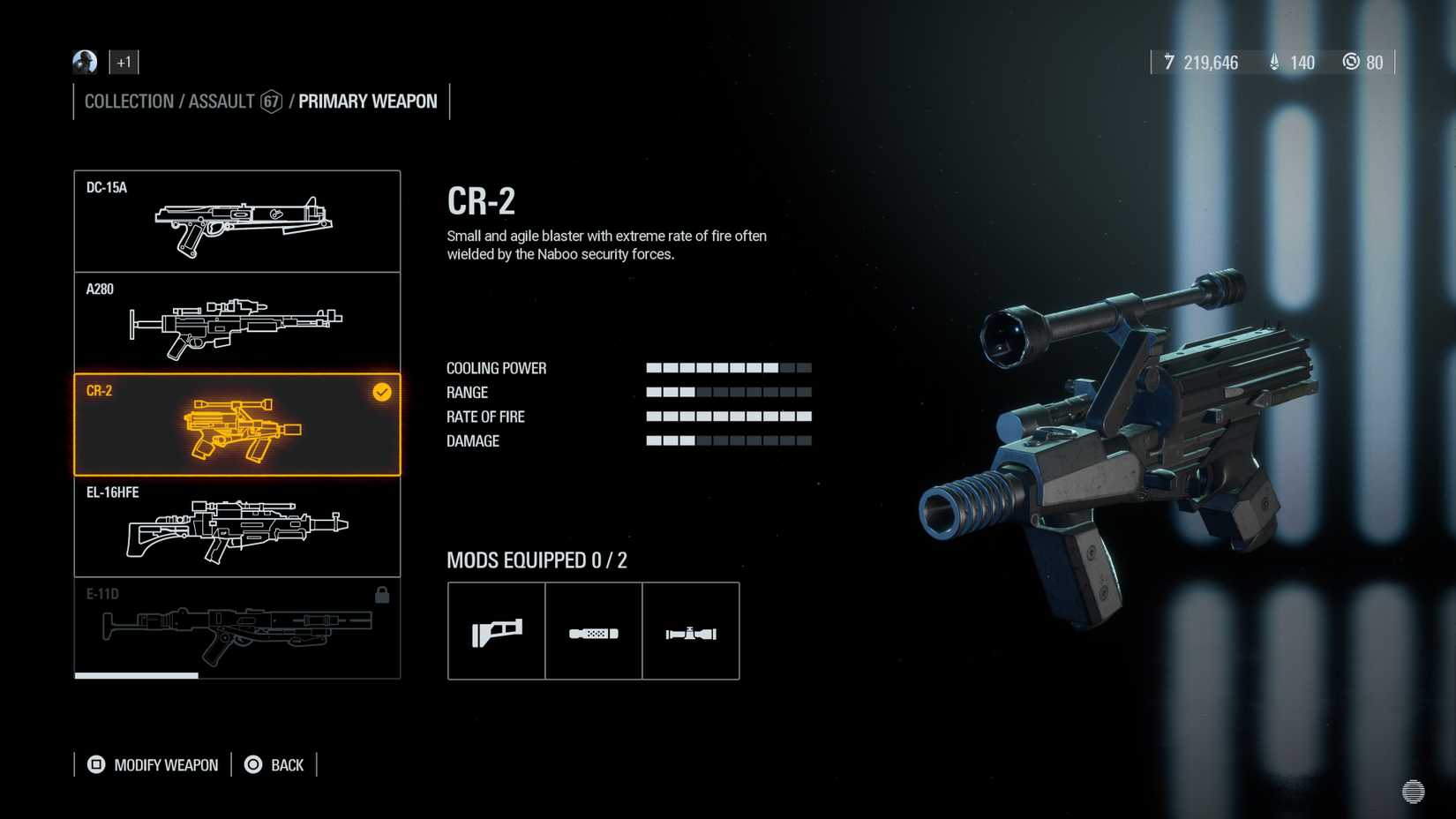Switch to the COLLECTION breadcrumb tab

tap(129, 101)
